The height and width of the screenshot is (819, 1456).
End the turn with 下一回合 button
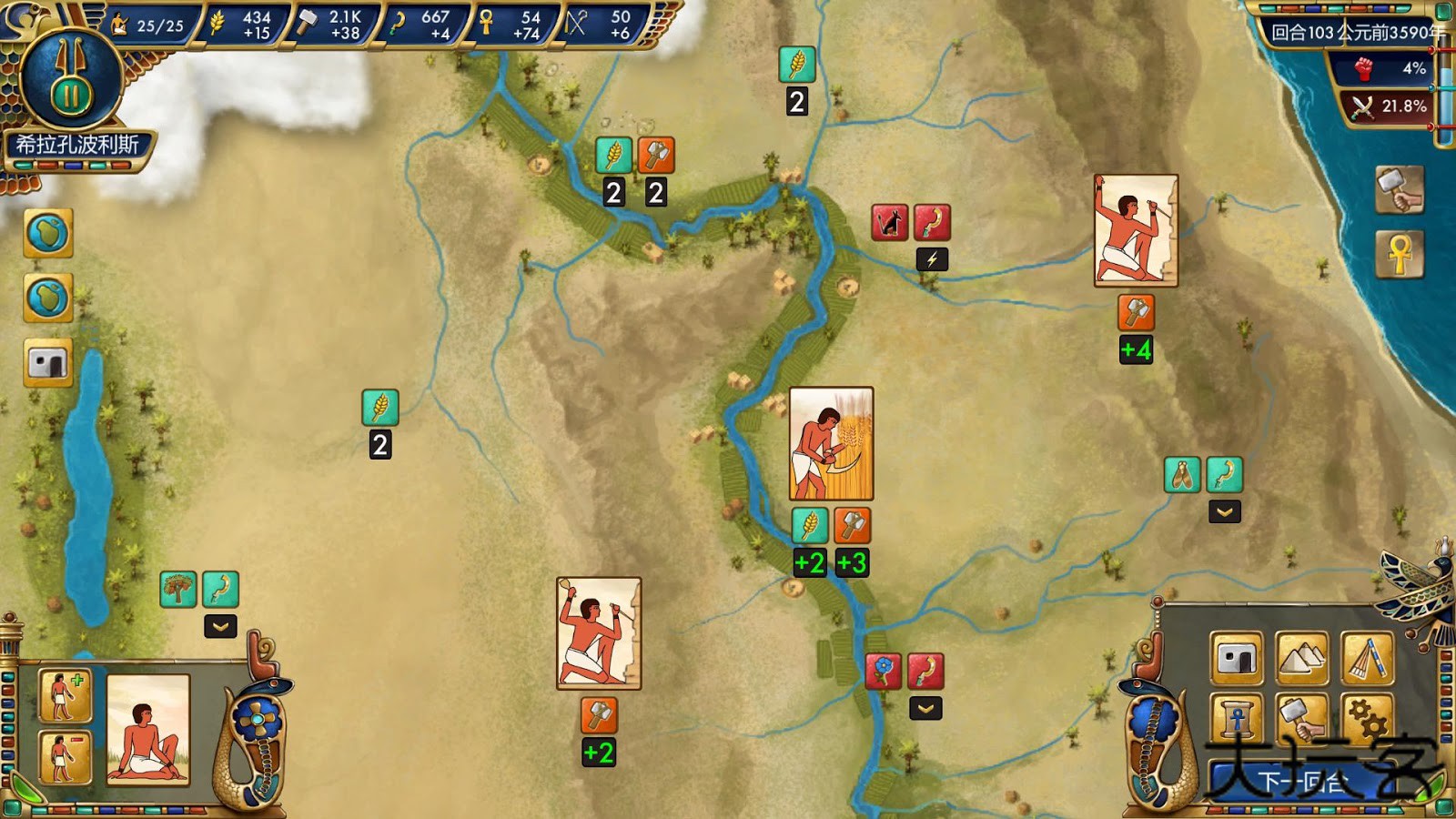[x=1301, y=781]
